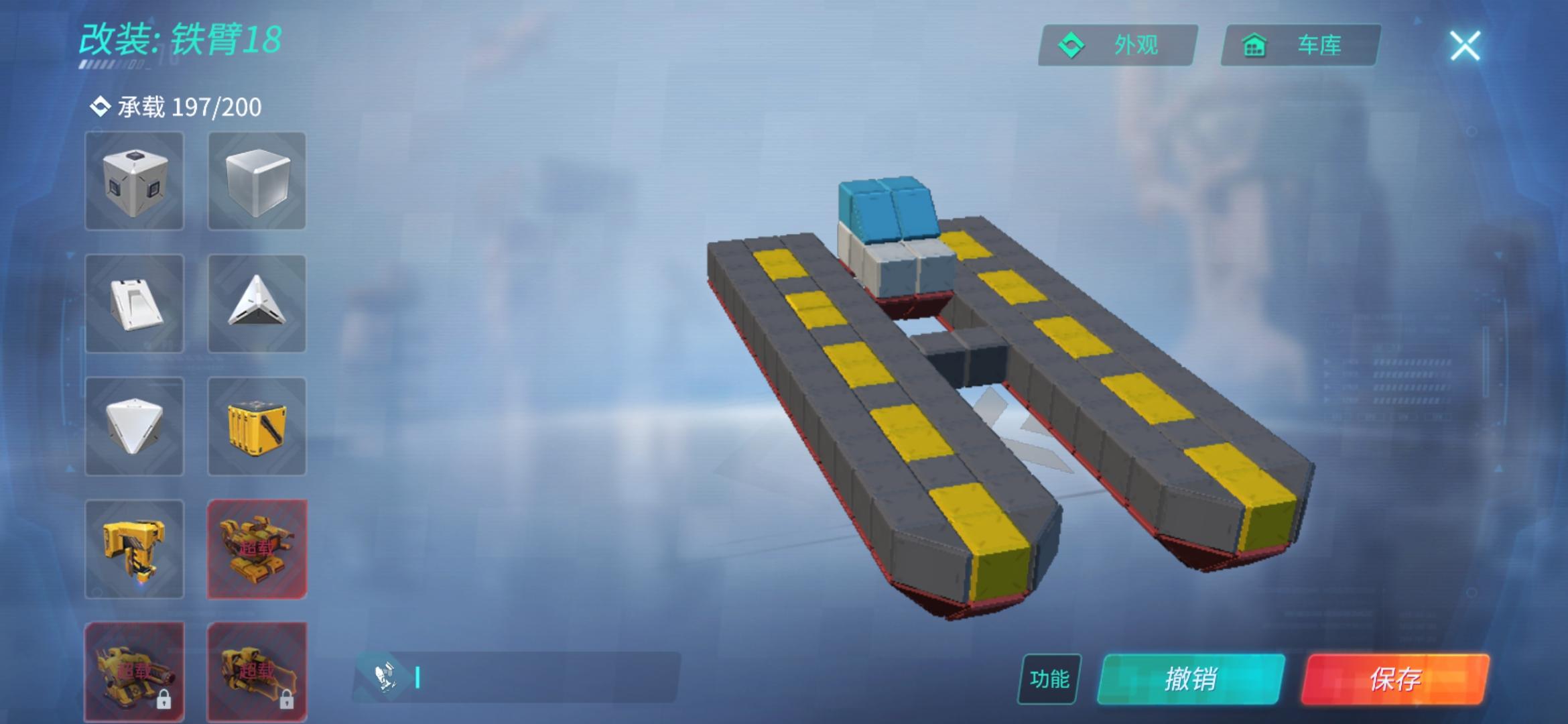1568x724 pixels.
Task: Click the part preview icon beside the input
Action: click(x=385, y=676)
